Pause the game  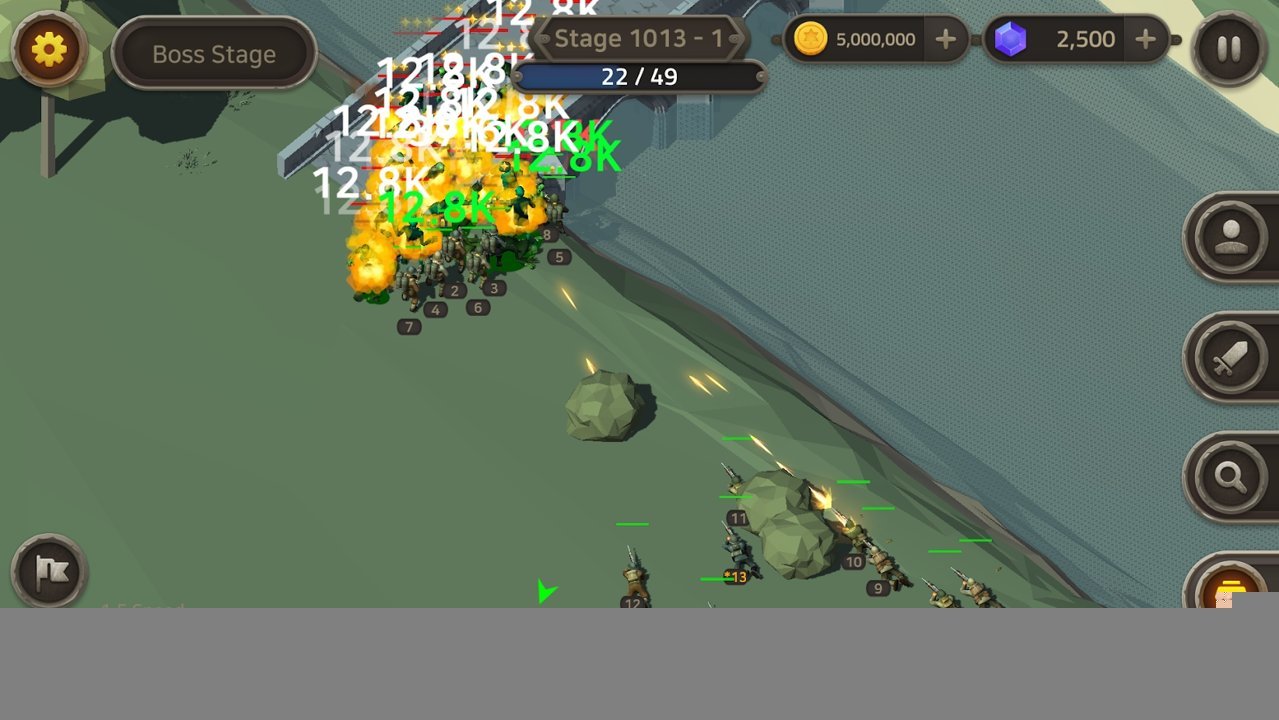point(1229,49)
